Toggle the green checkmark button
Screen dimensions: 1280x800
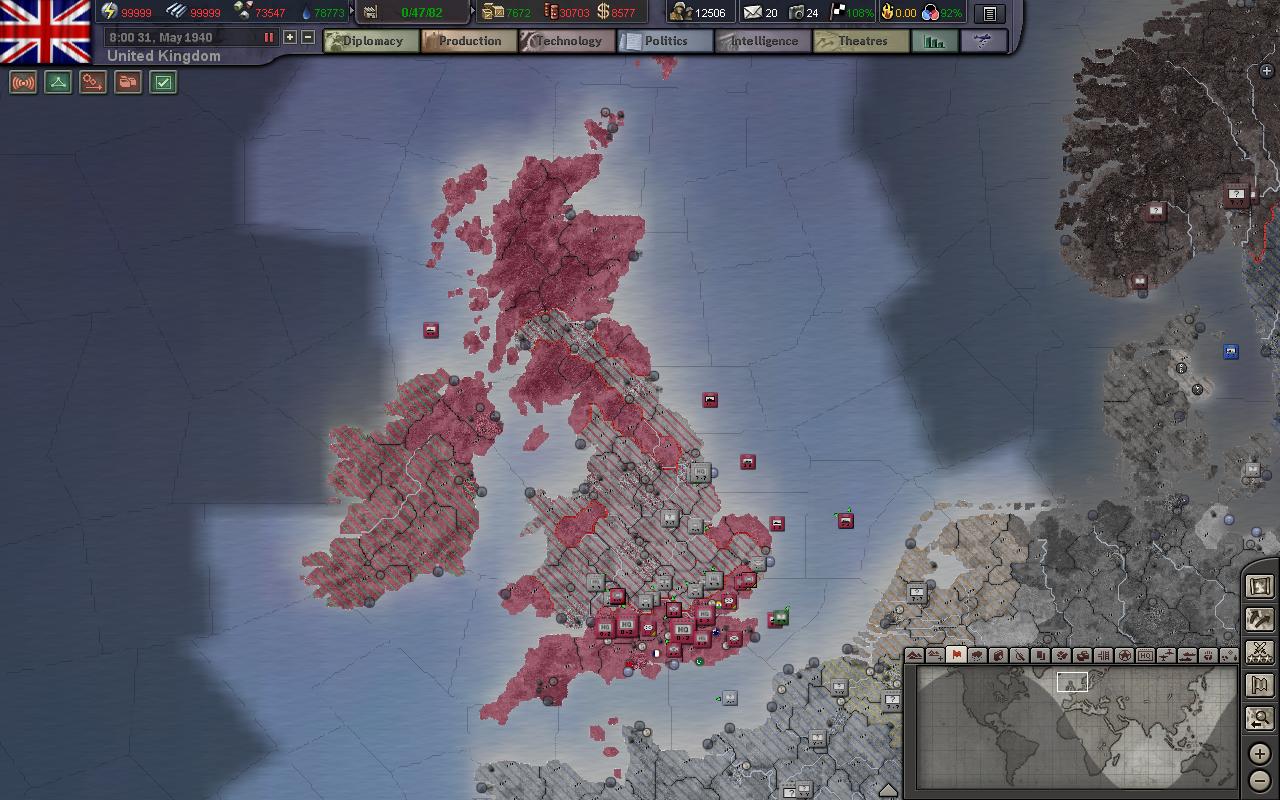pyautogui.click(x=163, y=82)
